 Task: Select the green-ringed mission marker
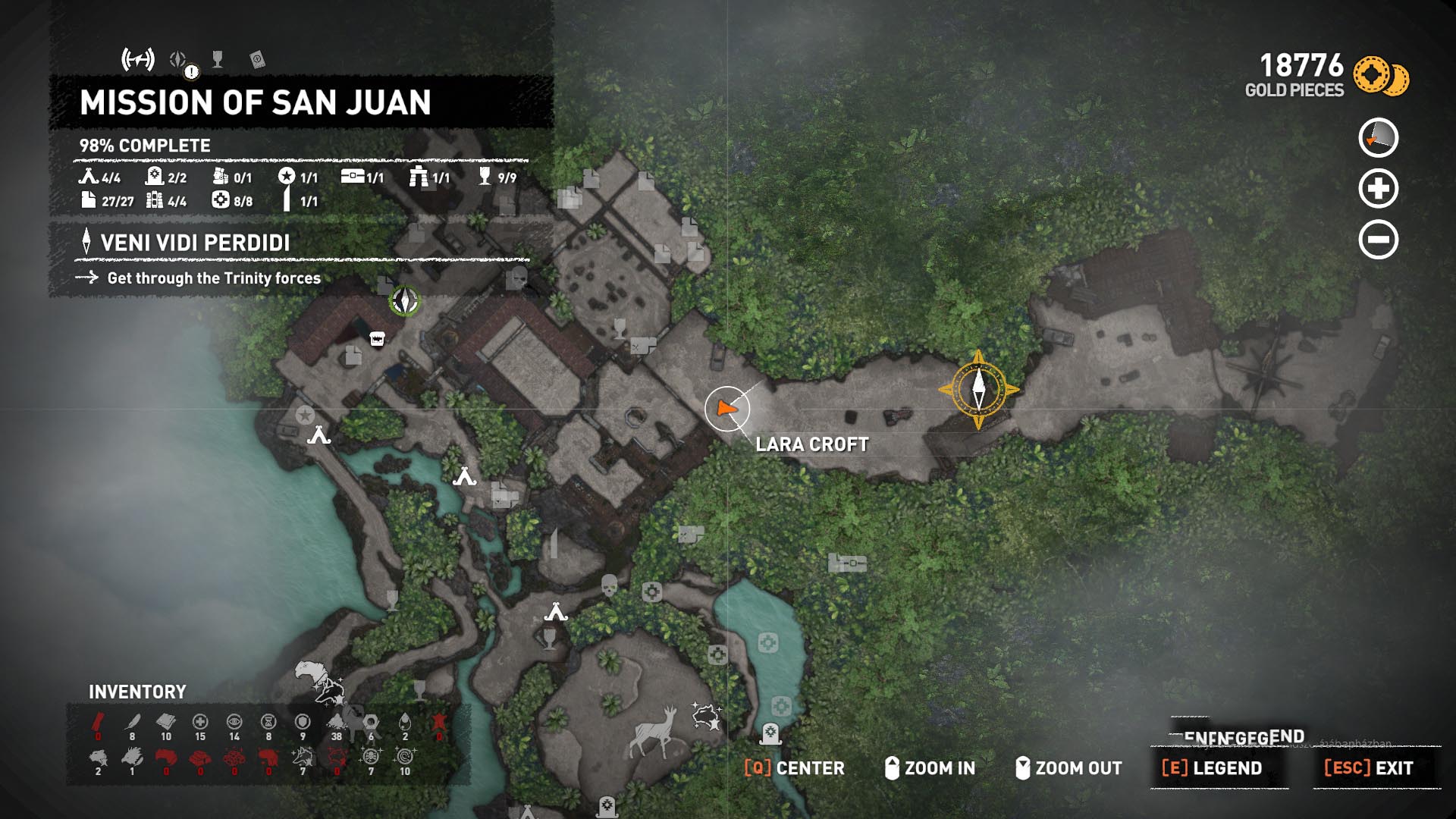pos(404,301)
